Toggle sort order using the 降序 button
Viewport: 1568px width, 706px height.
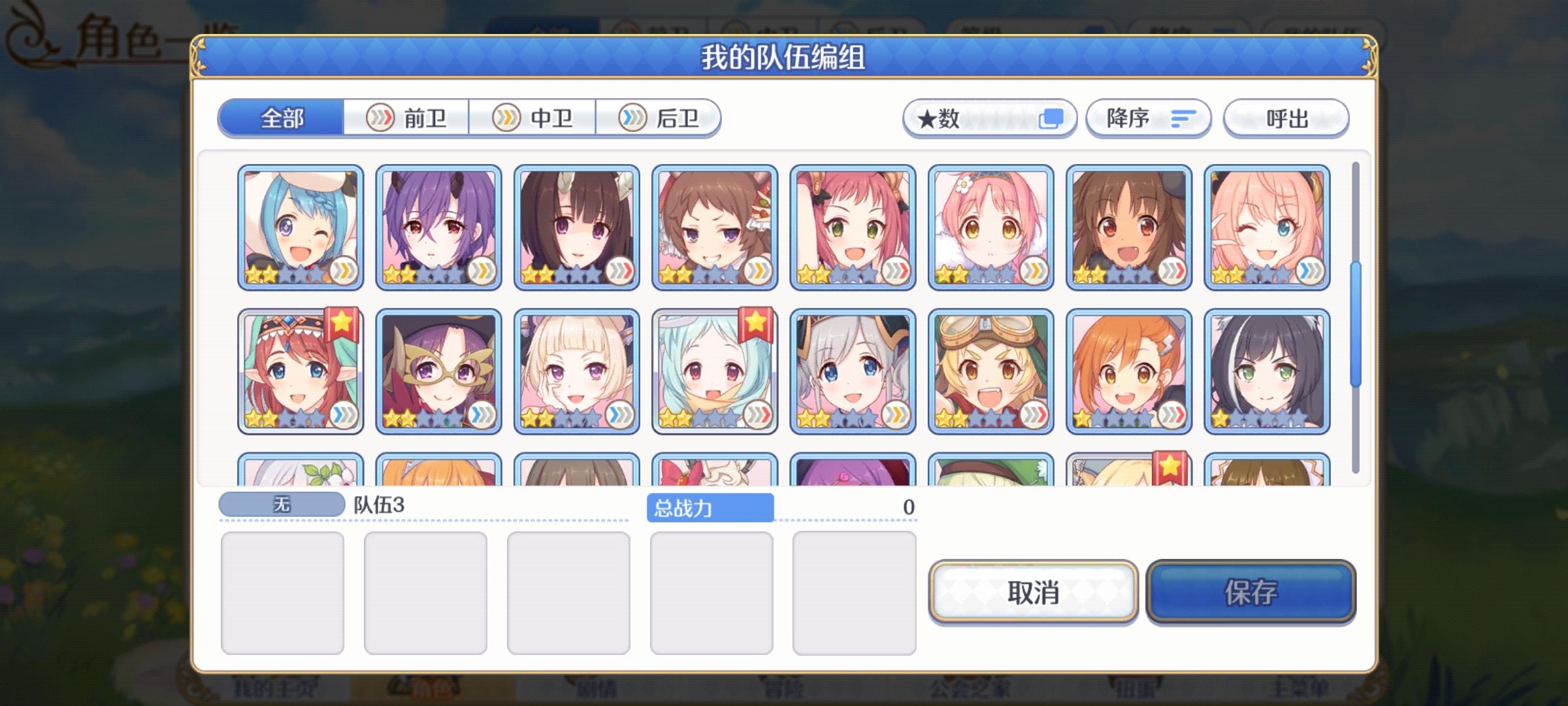[x=1148, y=118]
